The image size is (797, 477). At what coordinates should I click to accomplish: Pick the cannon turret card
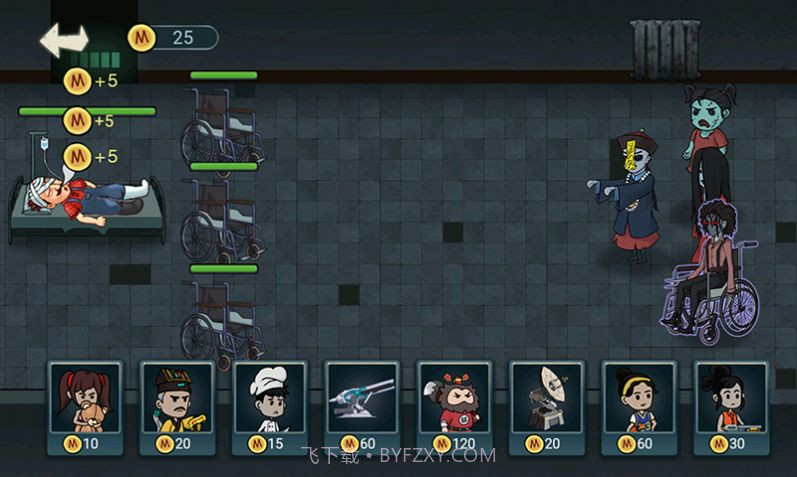(x=362, y=407)
